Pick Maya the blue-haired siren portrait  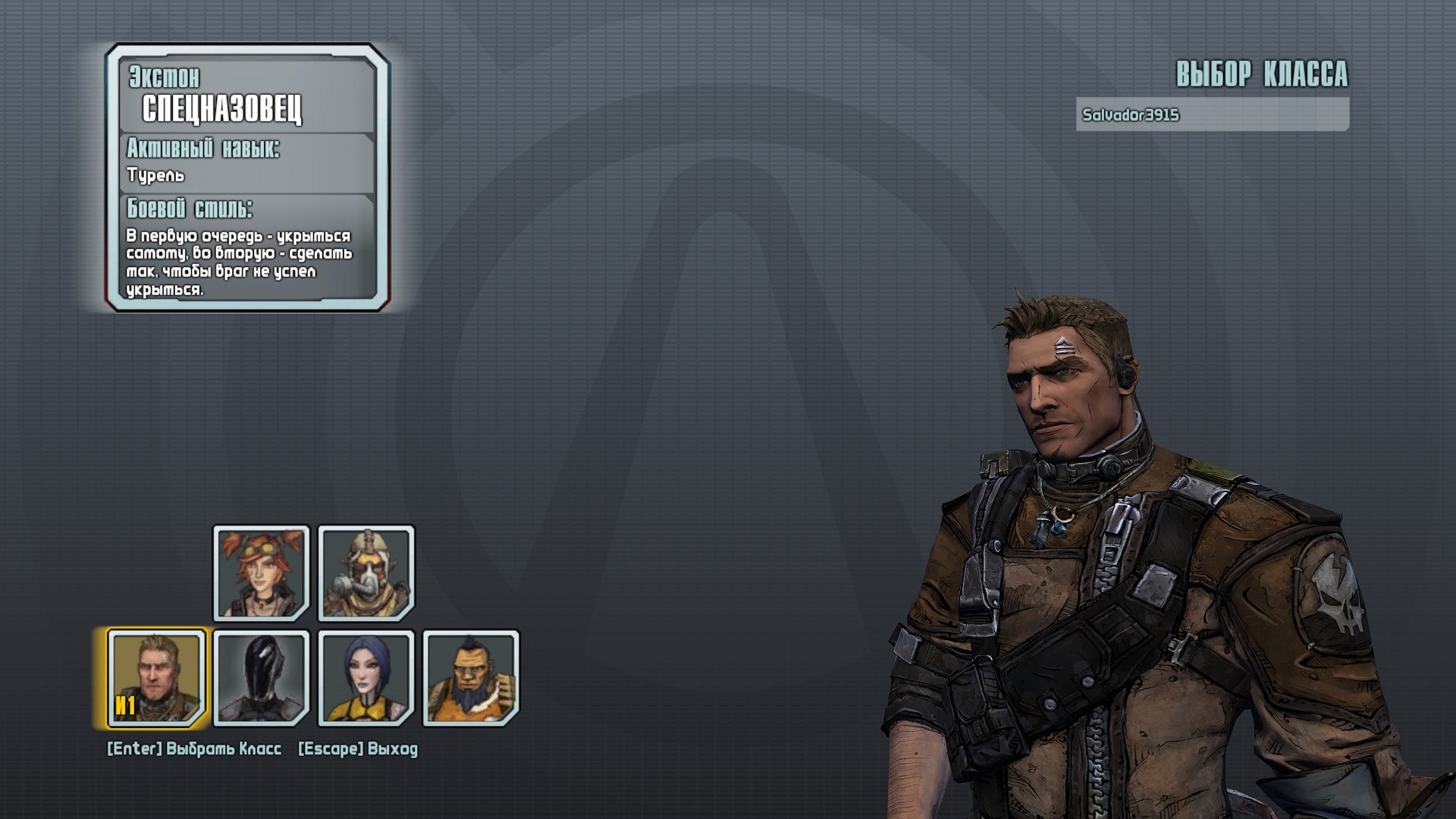pyautogui.click(x=366, y=677)
